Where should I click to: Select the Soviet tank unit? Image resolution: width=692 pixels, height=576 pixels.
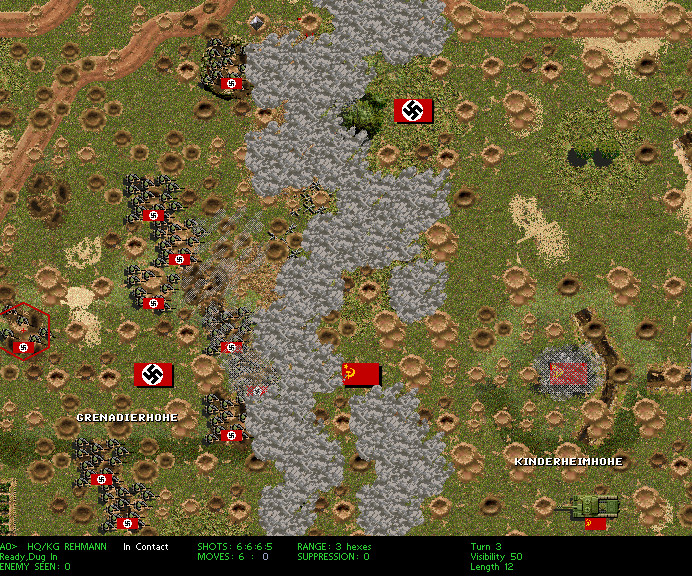pos(592,507)
